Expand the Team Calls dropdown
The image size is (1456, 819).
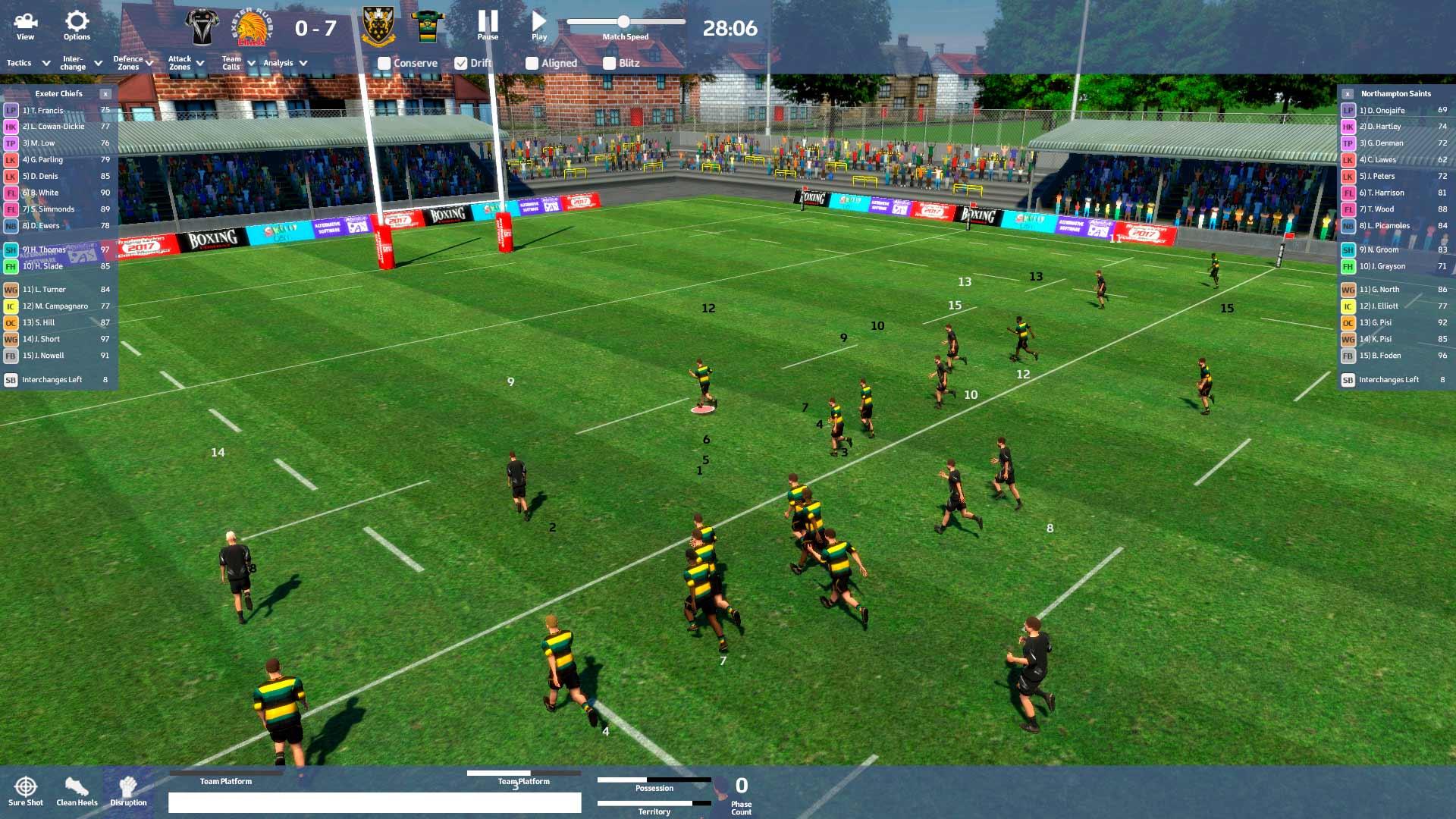[238, 63]
